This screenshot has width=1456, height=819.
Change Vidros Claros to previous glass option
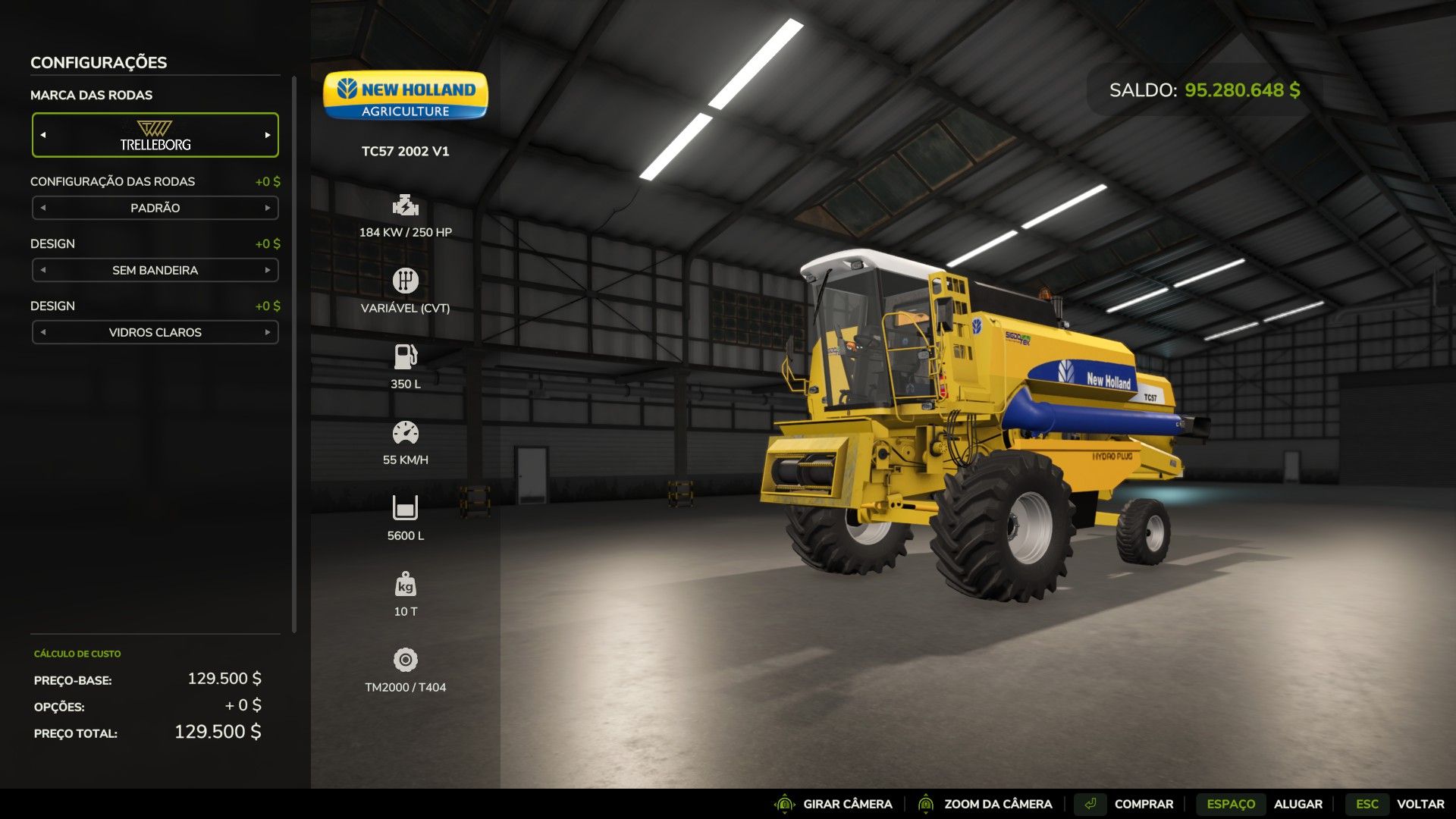pos(43,332)
